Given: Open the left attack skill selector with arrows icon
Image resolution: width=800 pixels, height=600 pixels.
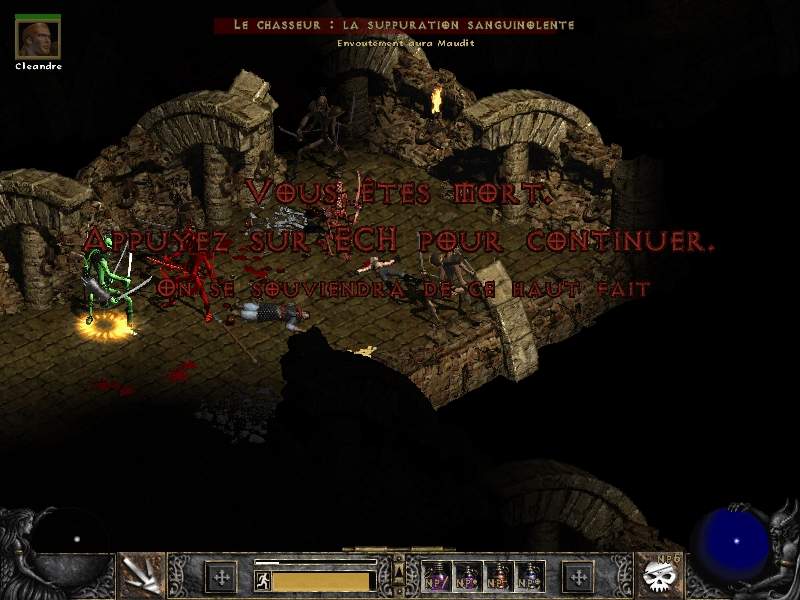Looking at the screenshot, I should coord(142,576).
